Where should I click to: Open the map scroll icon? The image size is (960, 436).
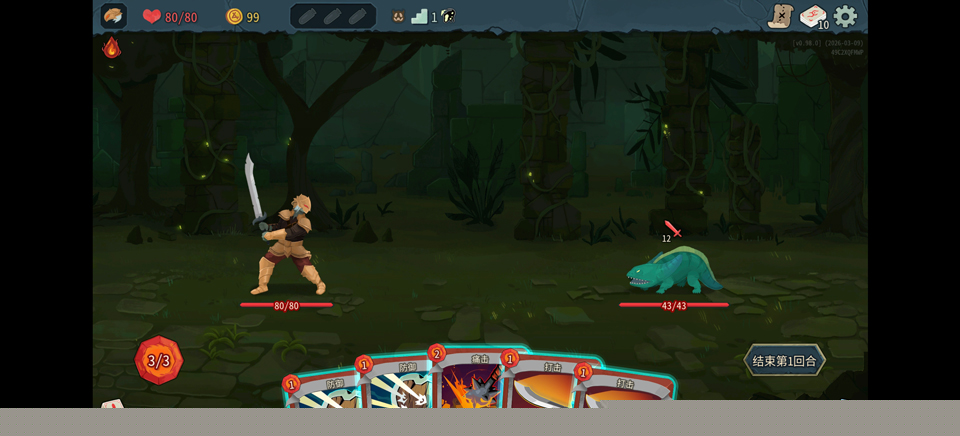coord(780,16)
